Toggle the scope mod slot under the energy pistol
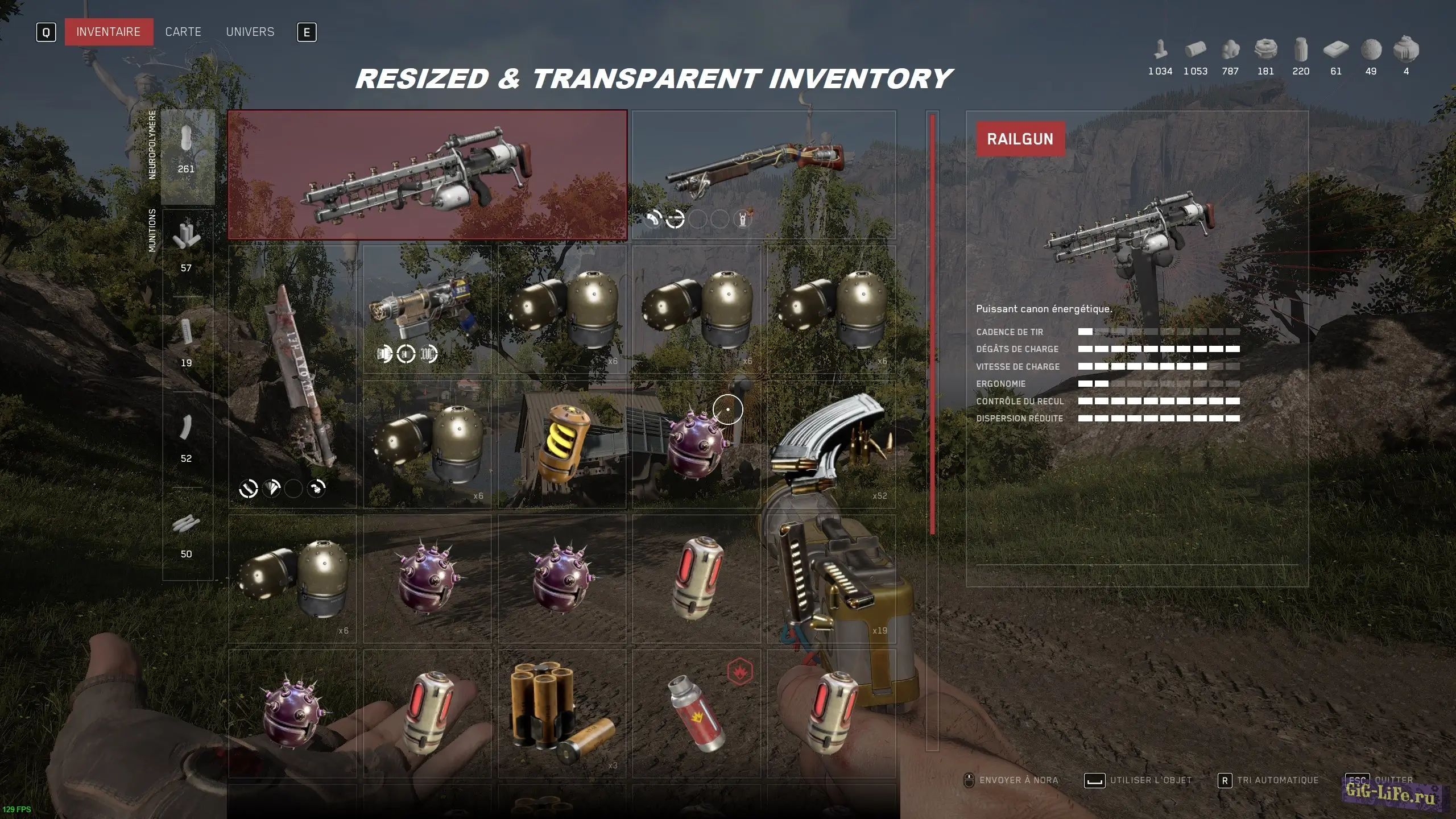The height and width of the screenshot is (819, 1456). (x=405, y=354)
